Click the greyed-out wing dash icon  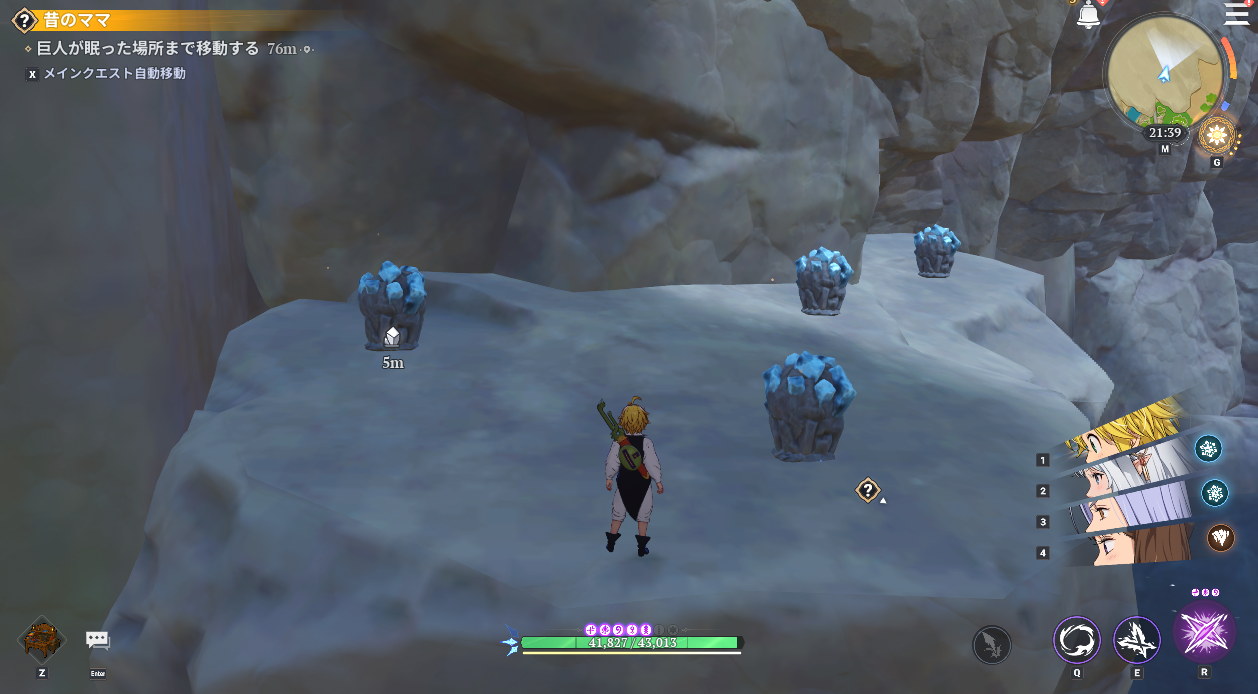coord(991,644)
